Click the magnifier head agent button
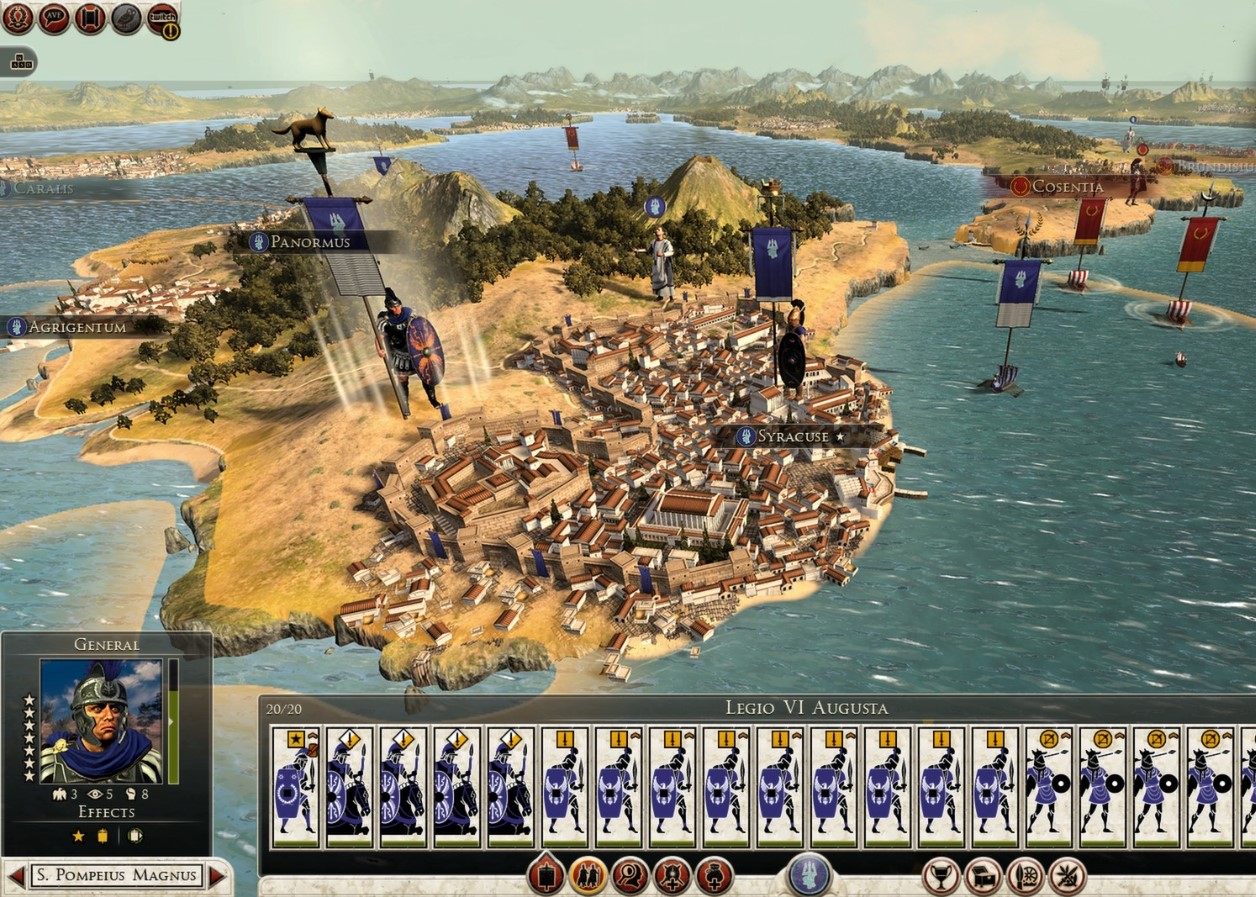Screen dimensions: 1256x897 [630, 876]
